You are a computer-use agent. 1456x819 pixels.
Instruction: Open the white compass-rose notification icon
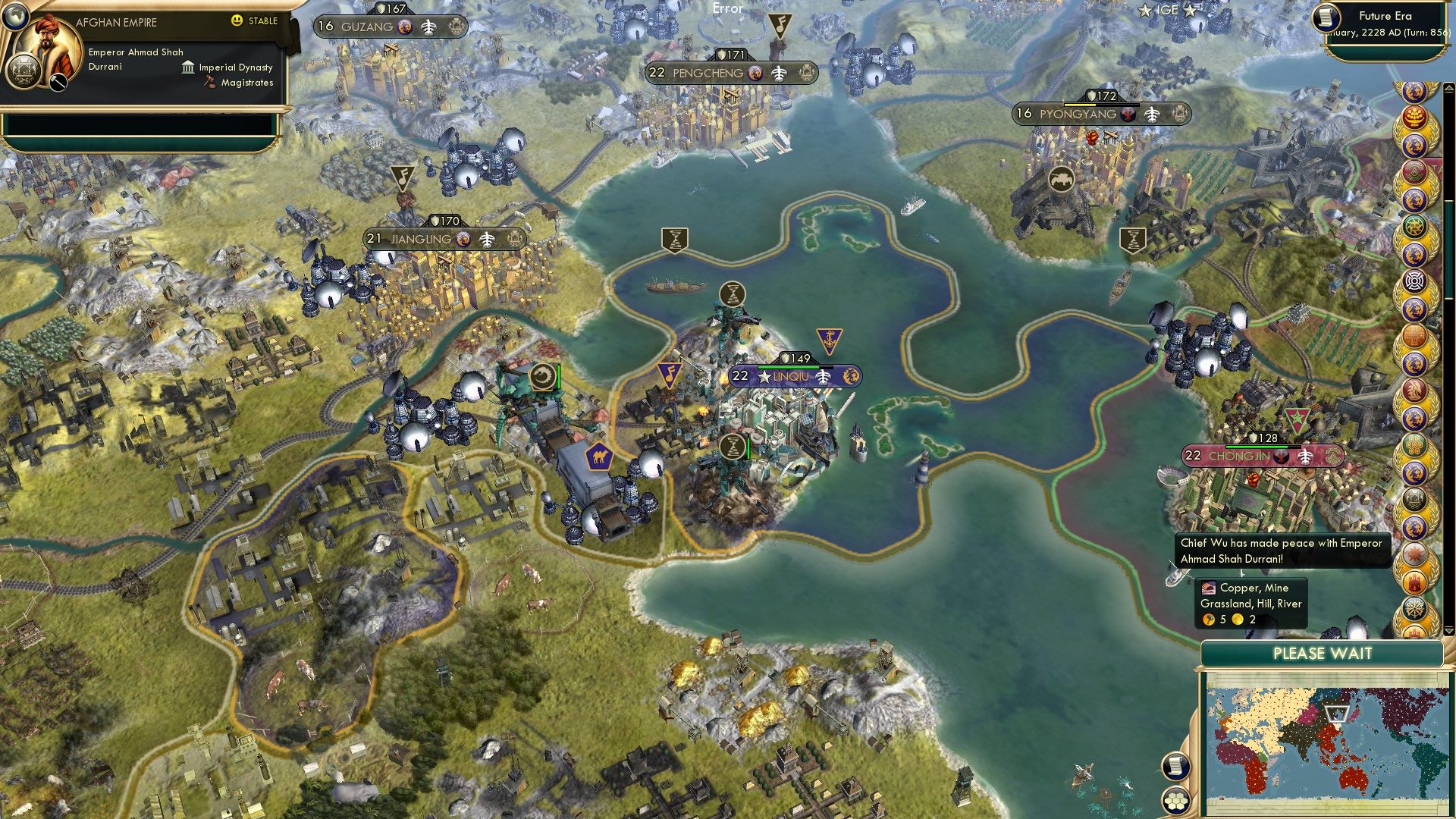[1415, 281]
